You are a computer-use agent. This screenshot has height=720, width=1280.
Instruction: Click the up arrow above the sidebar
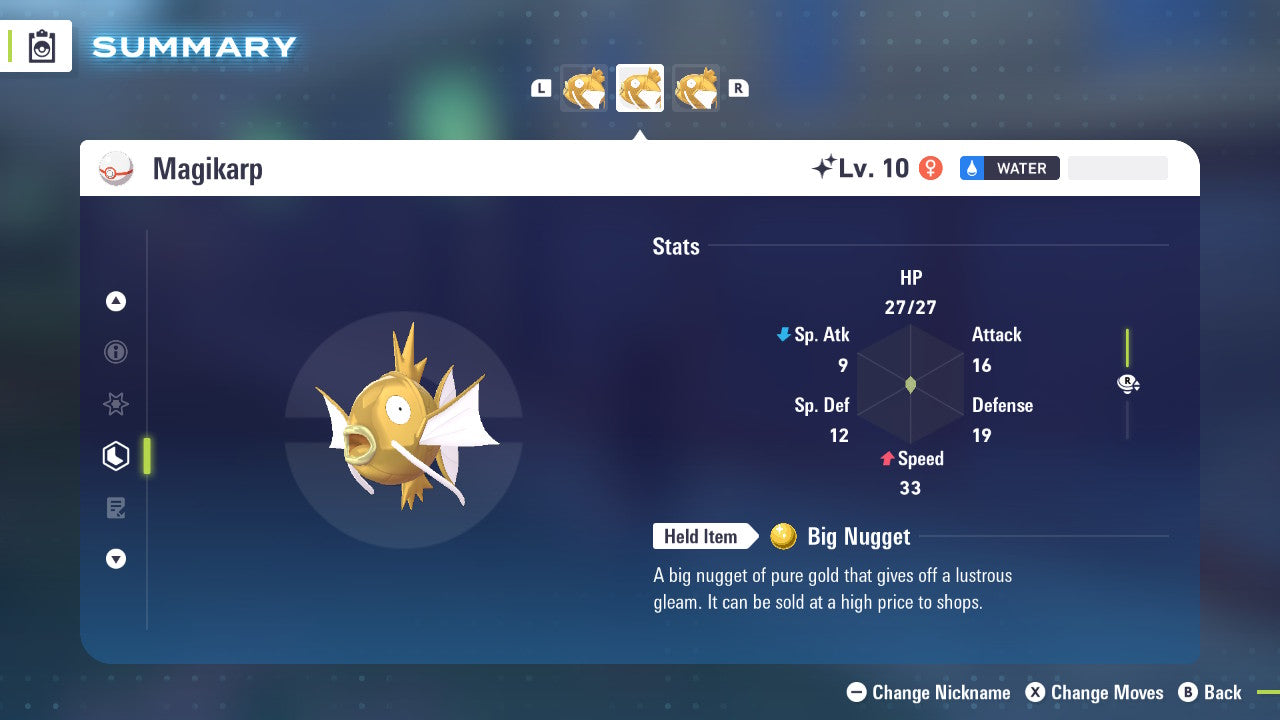116,301
